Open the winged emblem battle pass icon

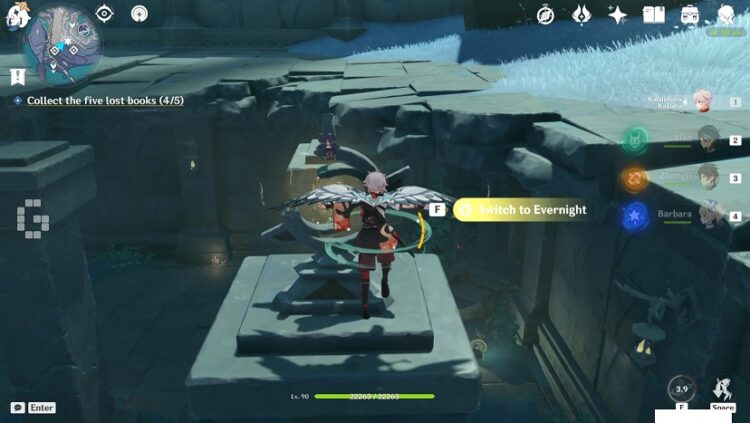(581, 15)
